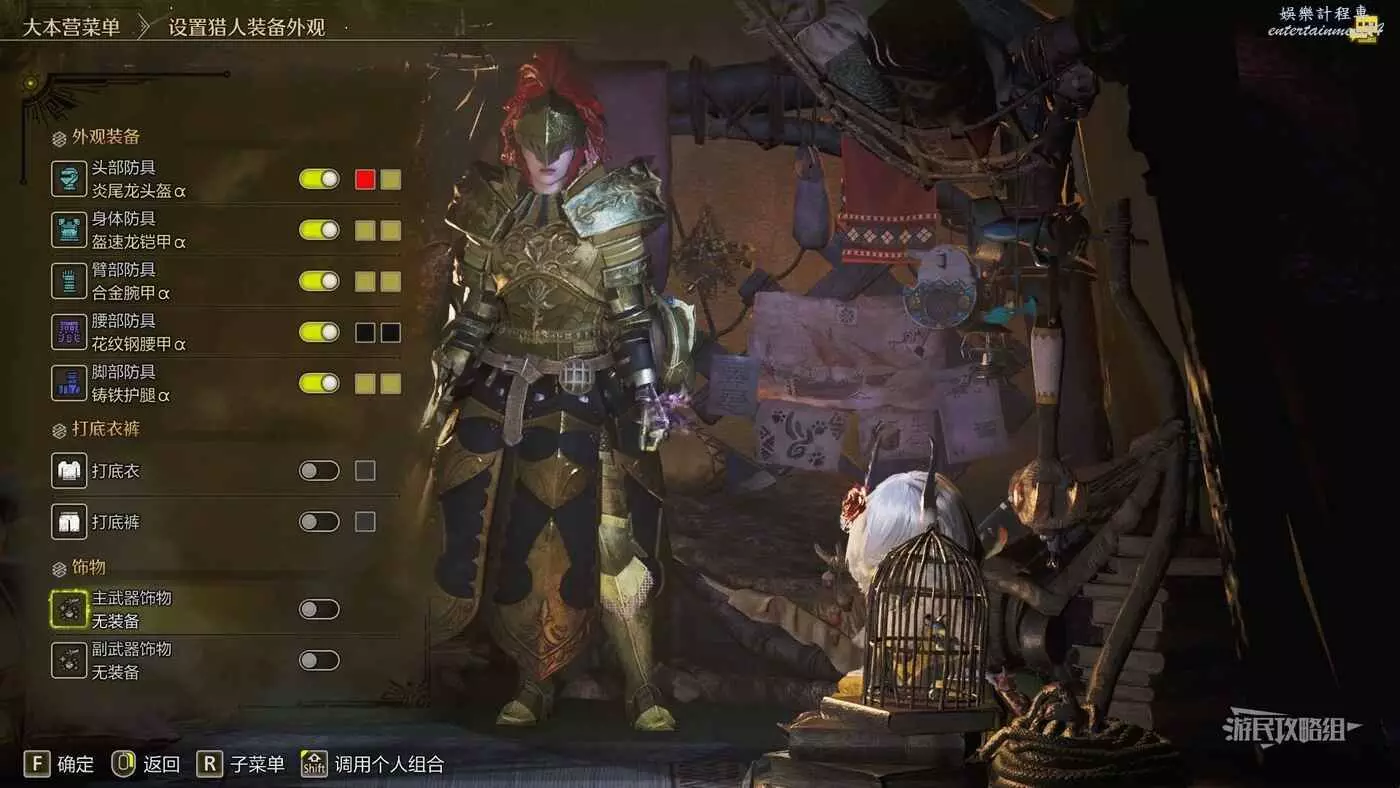Image resolution: width=1400 pixels, height=788 pixels.
Task: Choose the 腰部防具 waist armor entry
Action: click(138, 332)
